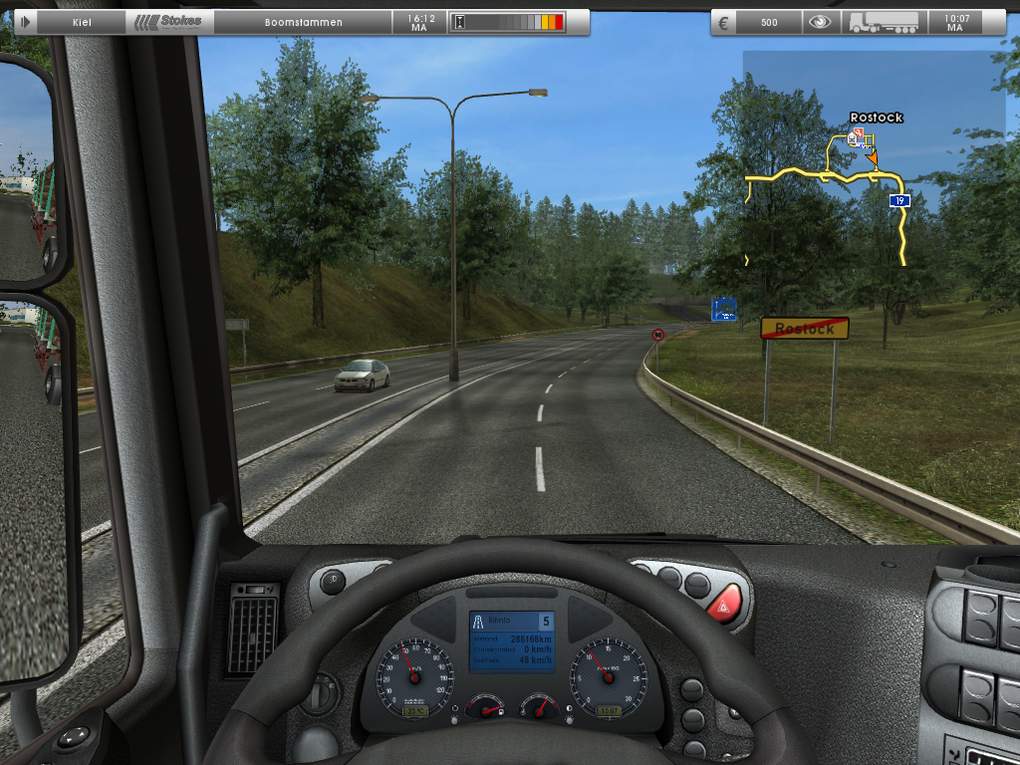Click the Stokes company logo

click(169, 22)
